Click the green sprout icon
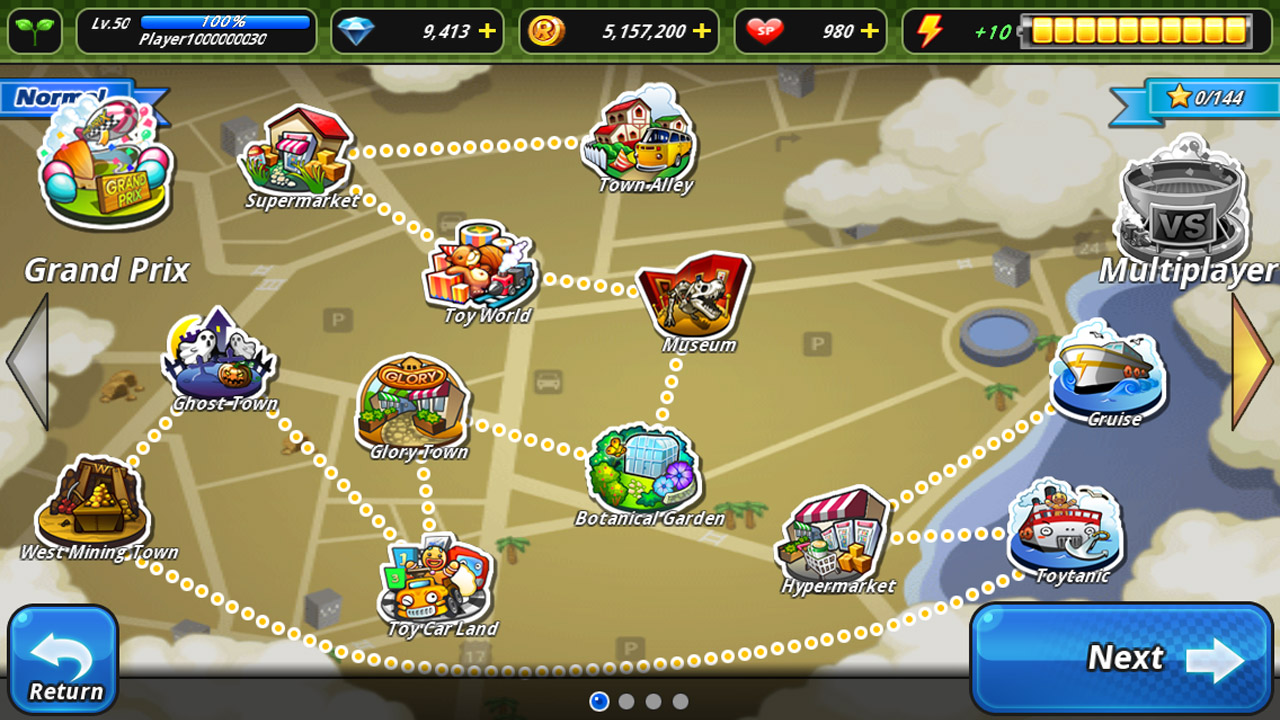Image resolution: width=1280 pixels, height=720 pixels. pos(35,31)
